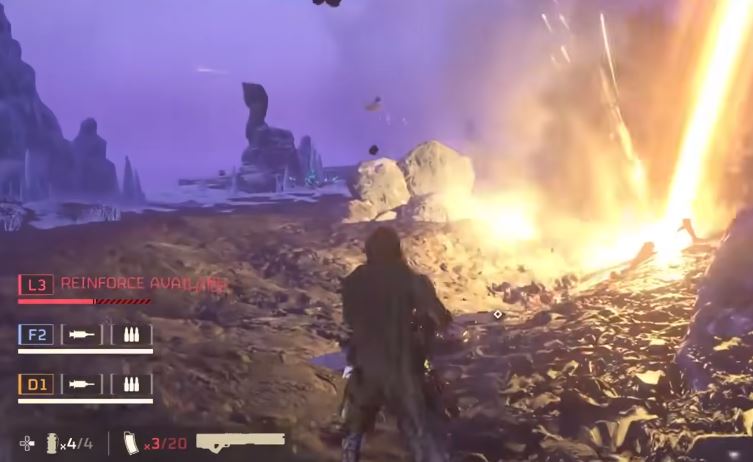This screenshot has width=753, height=462.
Task: Select the equipped rifle silhouette icon
Action: pyautogui.click(x=240, y=440)
